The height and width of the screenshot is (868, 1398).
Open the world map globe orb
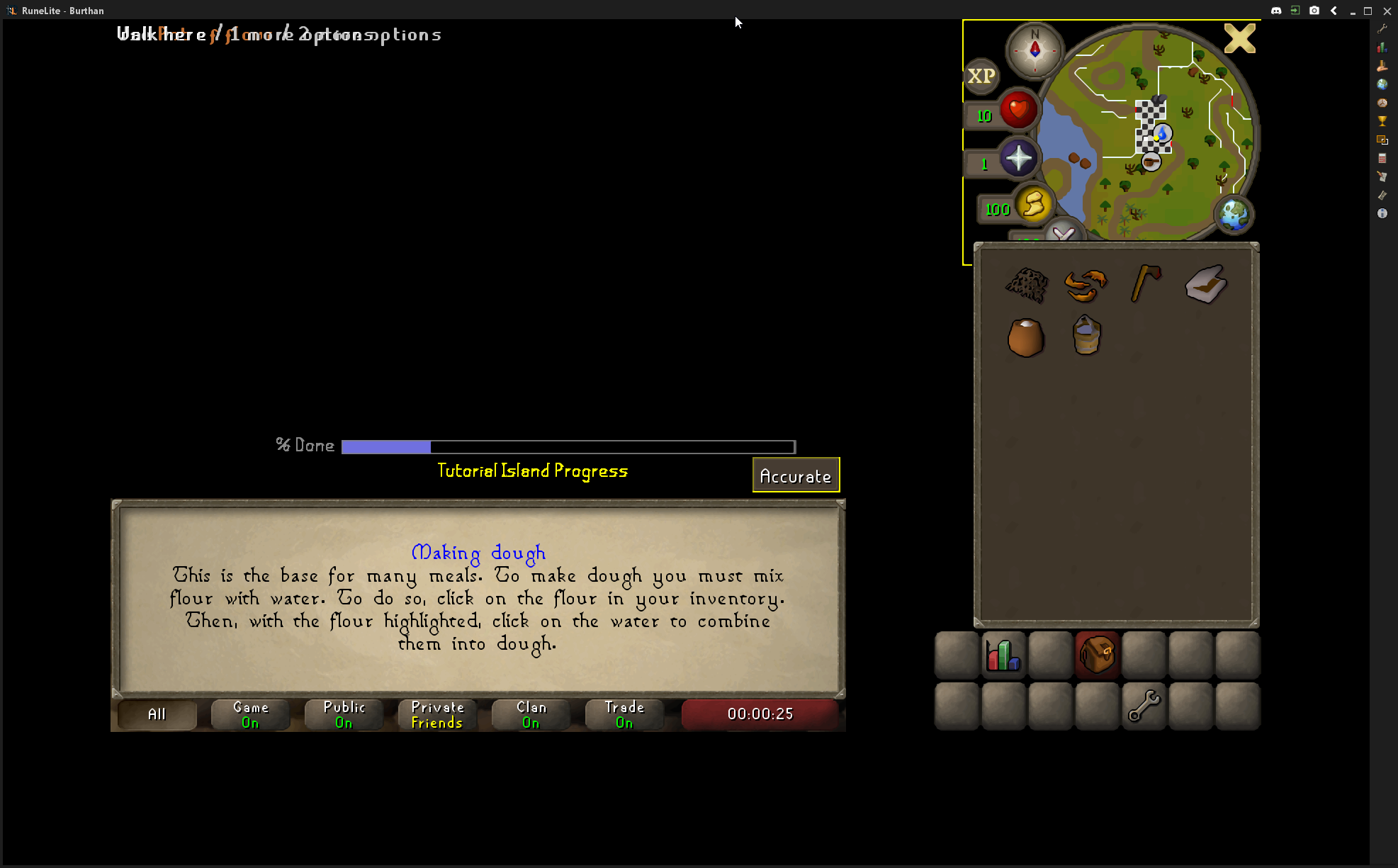click(x=1234, y=214)
